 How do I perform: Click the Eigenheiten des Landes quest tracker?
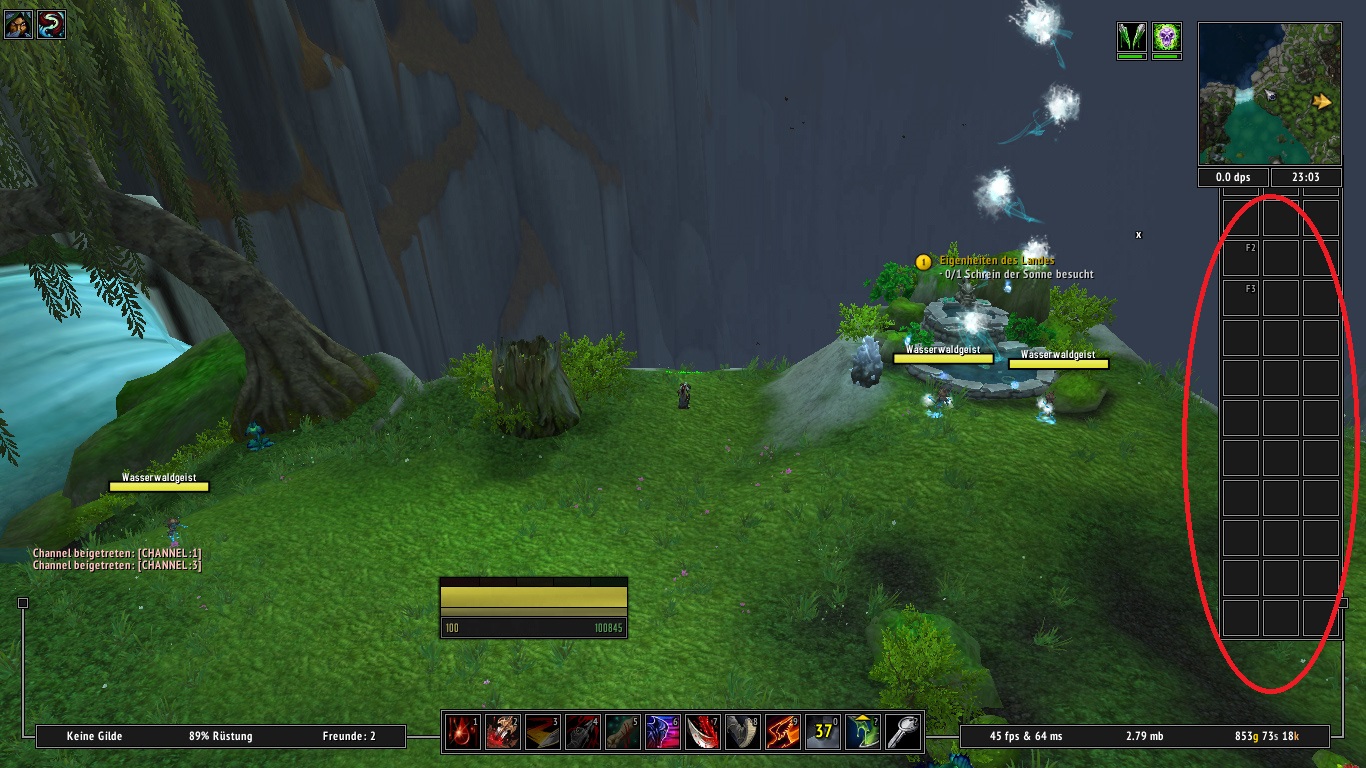pyautogui.click(x=996, y=261)
